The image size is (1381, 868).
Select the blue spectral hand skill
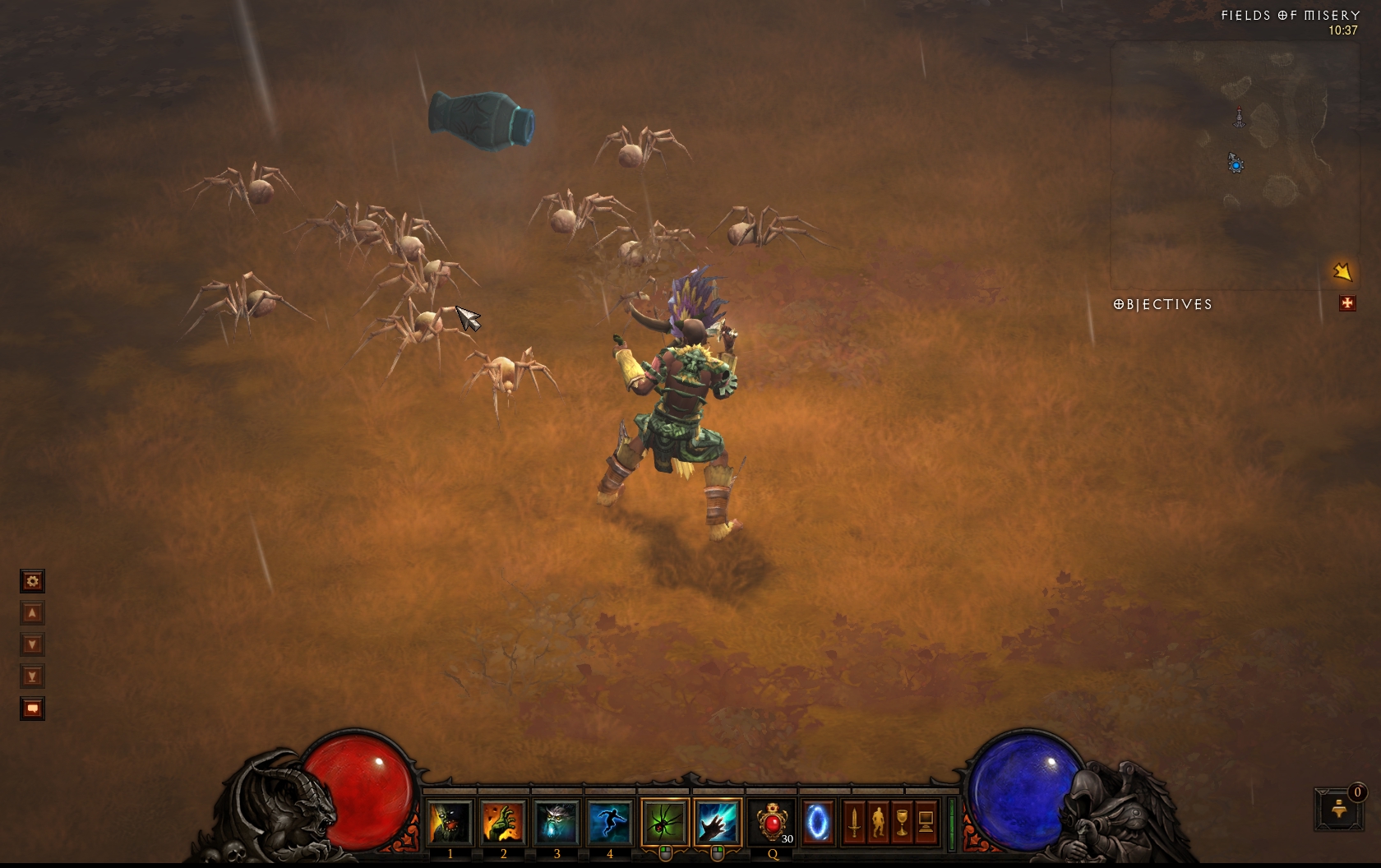point(717,822)
